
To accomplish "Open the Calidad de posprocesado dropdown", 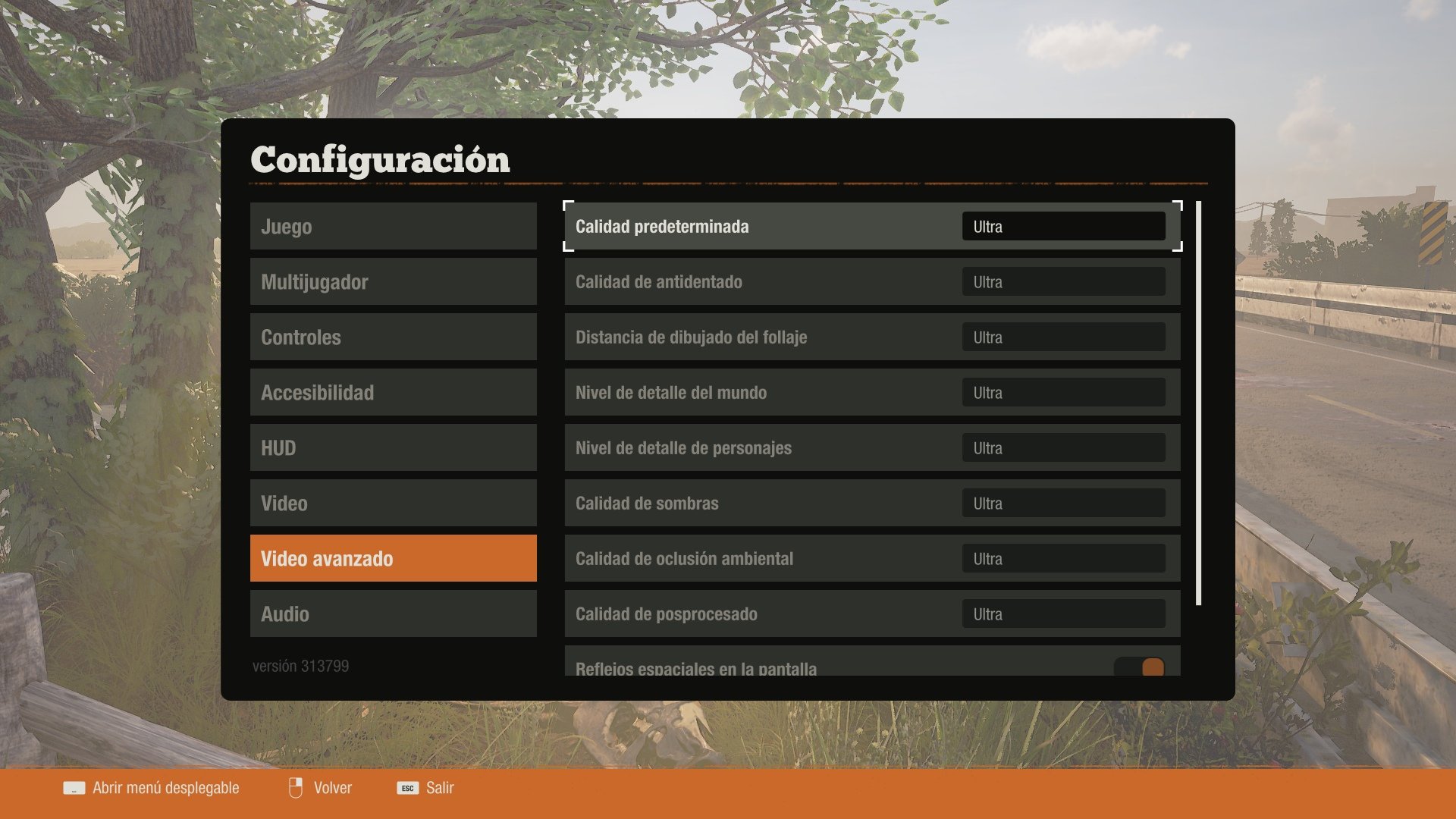I will point(1063,613).
